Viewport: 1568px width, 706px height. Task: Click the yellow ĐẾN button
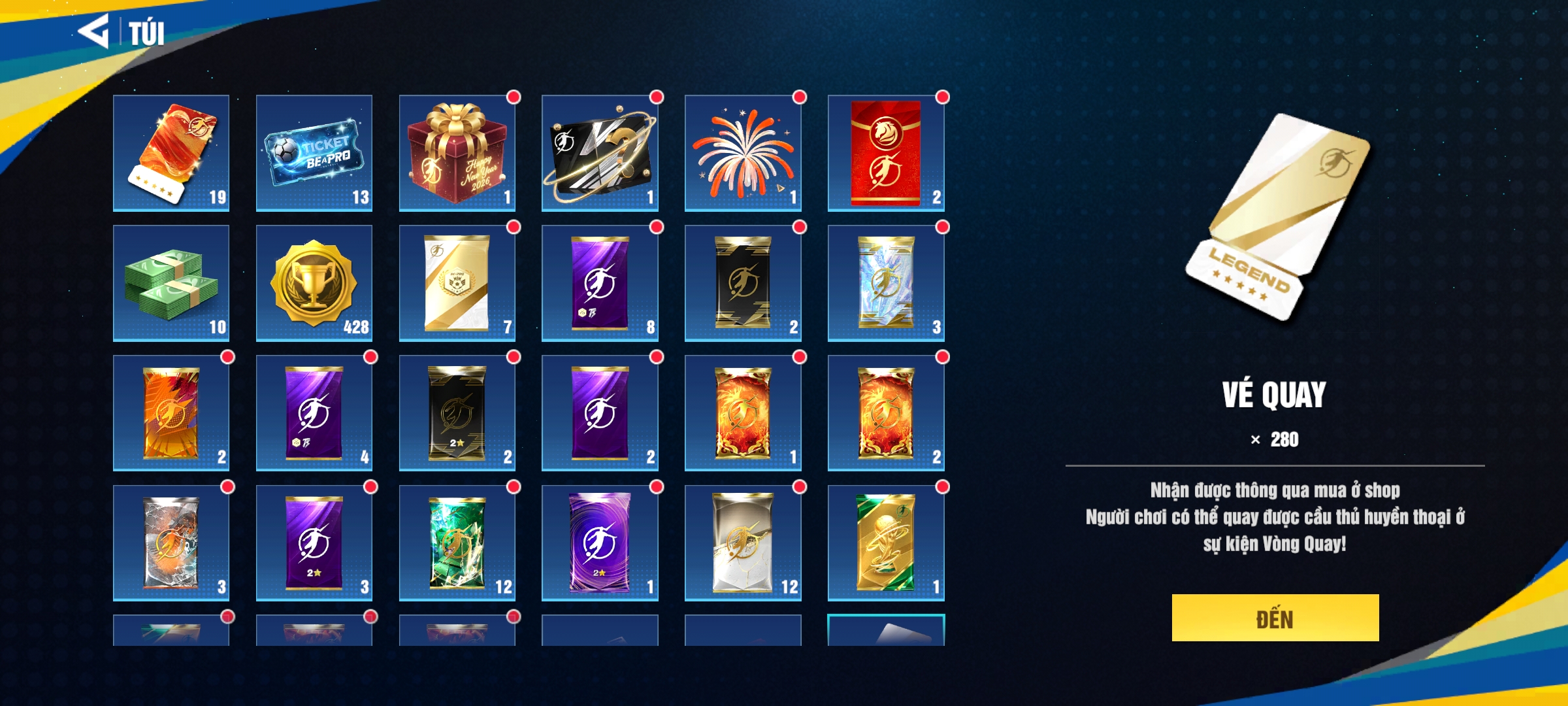1275,618
